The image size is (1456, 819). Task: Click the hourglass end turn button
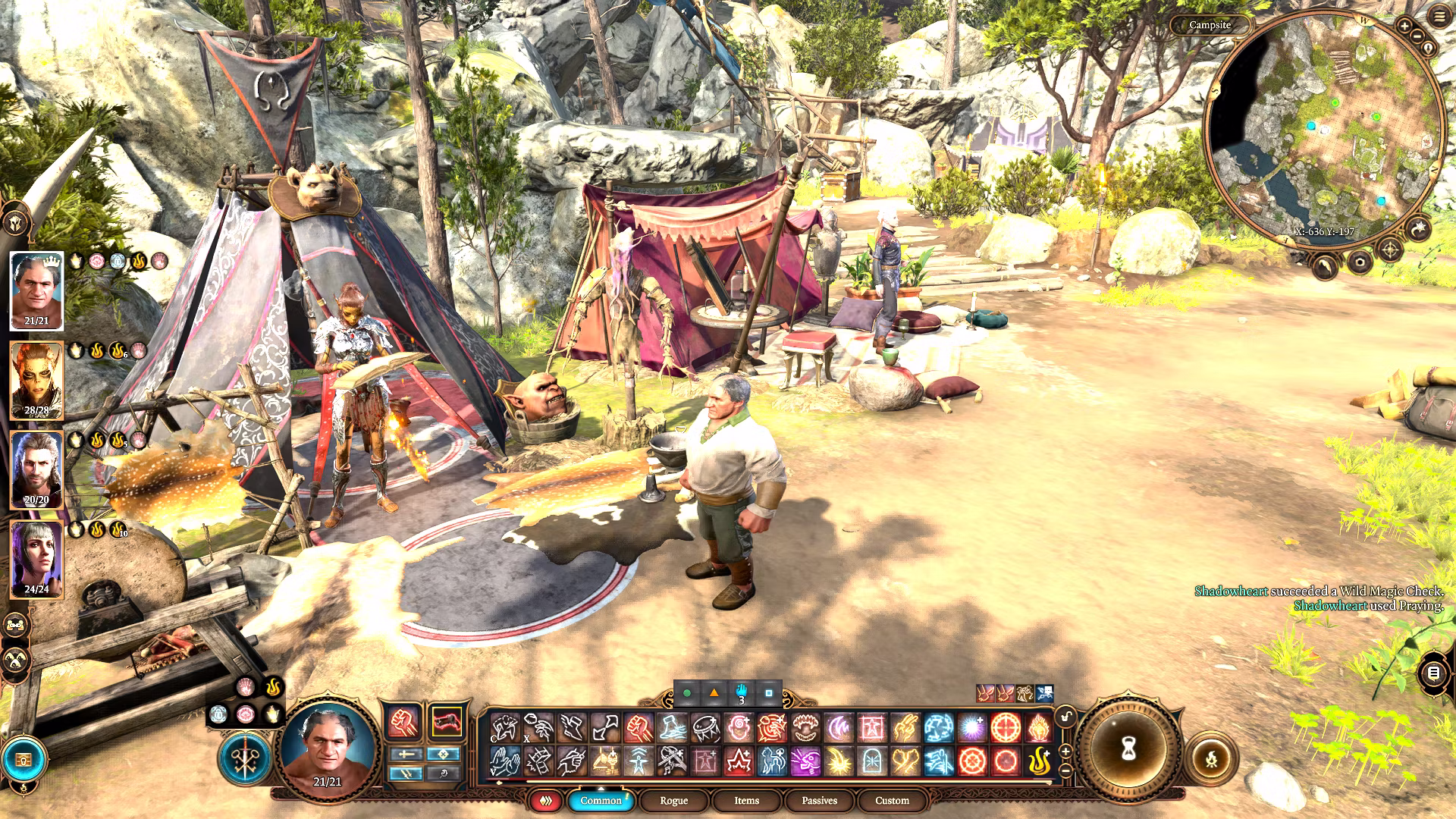pos(1128,749)
